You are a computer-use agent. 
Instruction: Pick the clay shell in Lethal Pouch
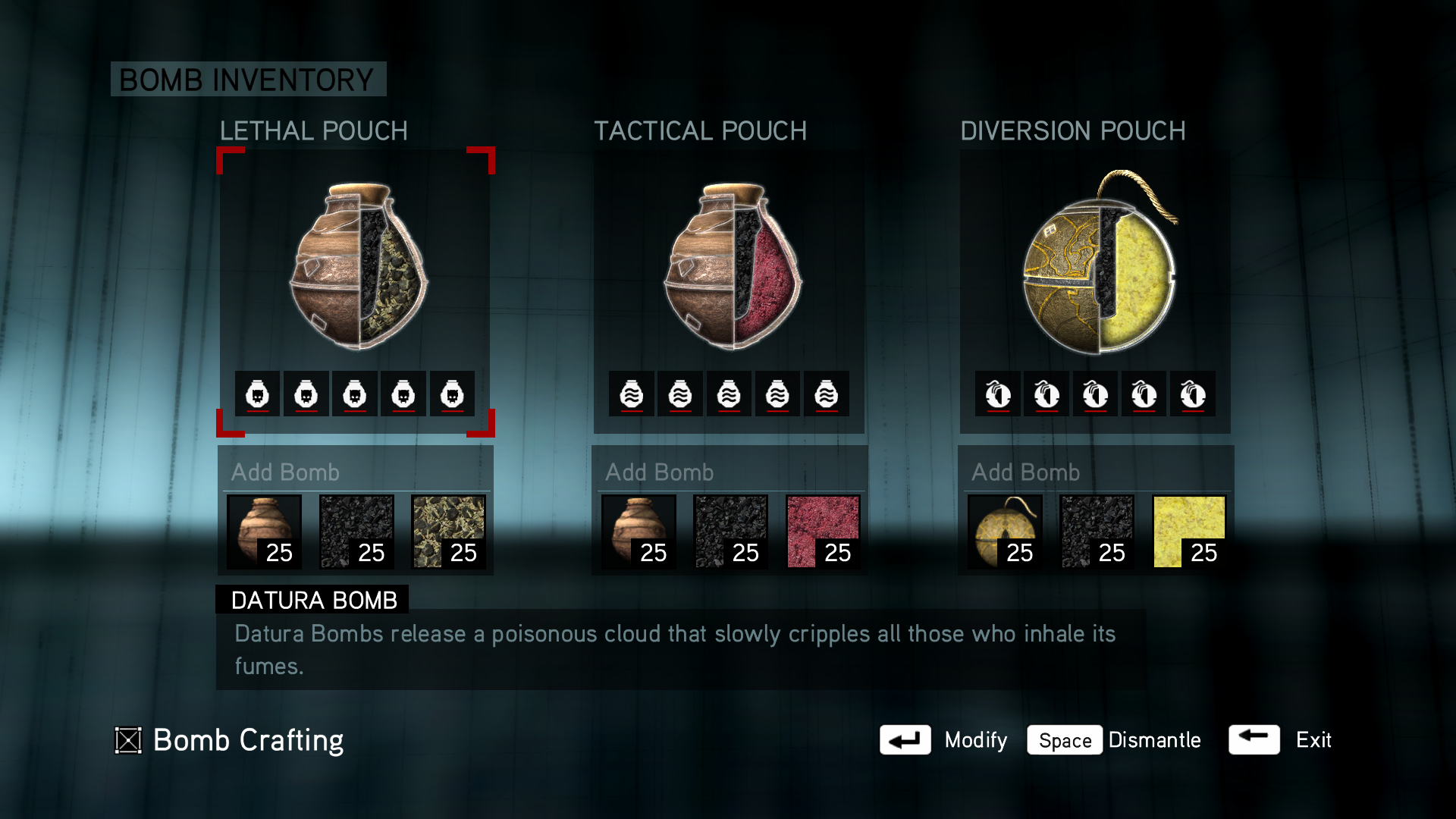tap(265, 532)
